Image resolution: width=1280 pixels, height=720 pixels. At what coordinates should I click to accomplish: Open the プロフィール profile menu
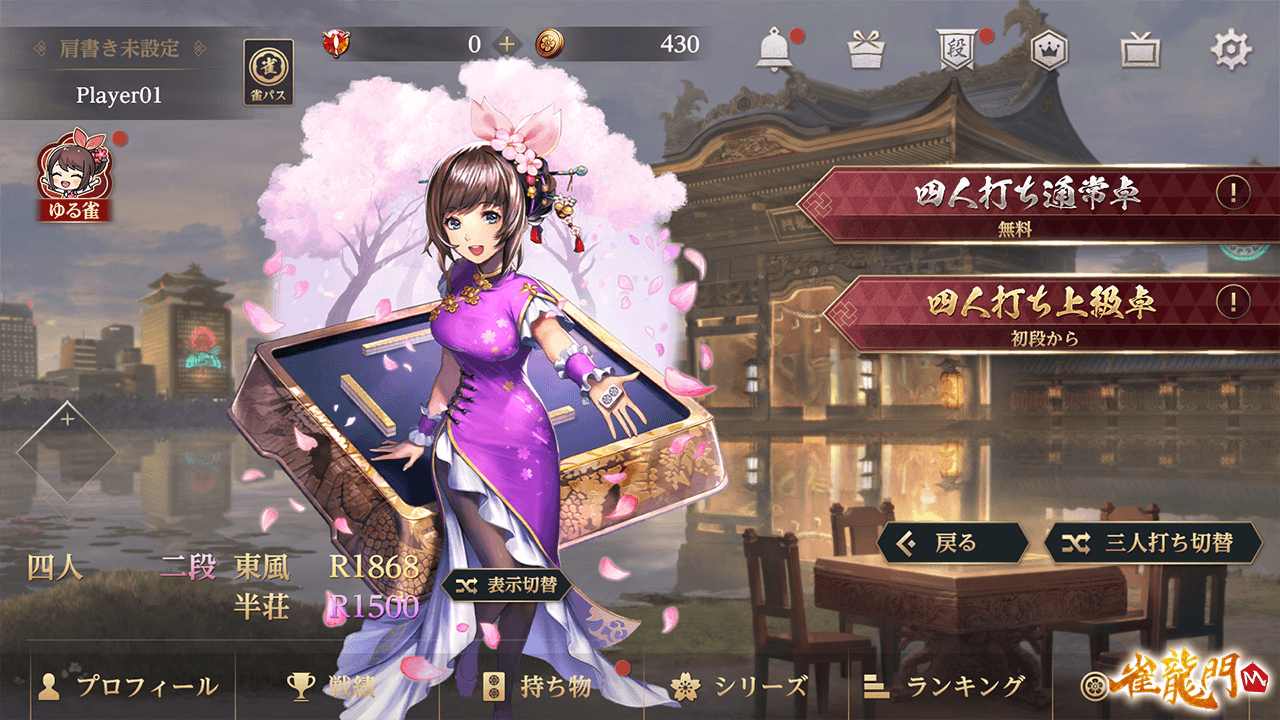click(x=128, y=686)
